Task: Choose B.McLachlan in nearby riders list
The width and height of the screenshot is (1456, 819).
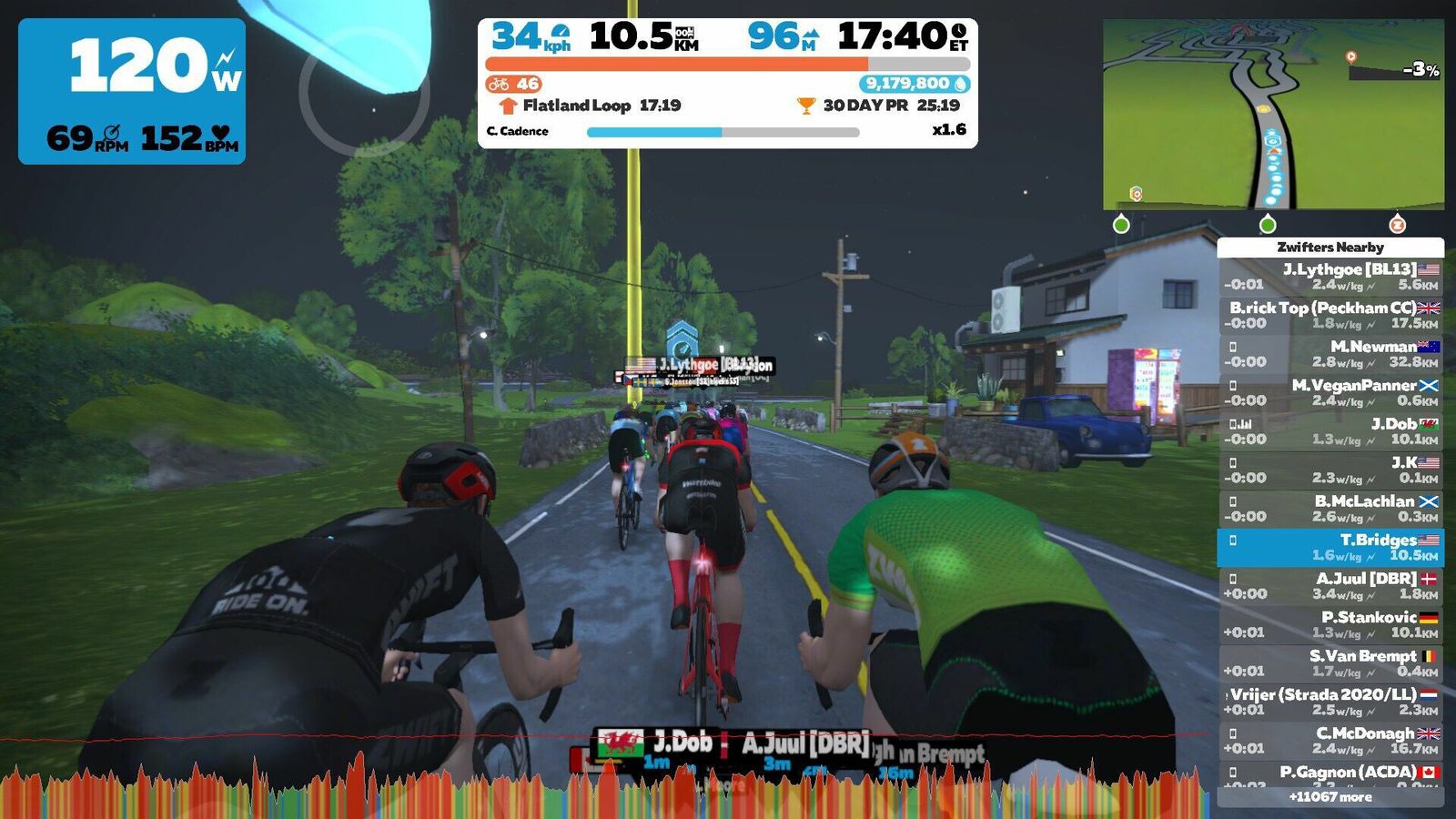Action: tap(1330, 509)
